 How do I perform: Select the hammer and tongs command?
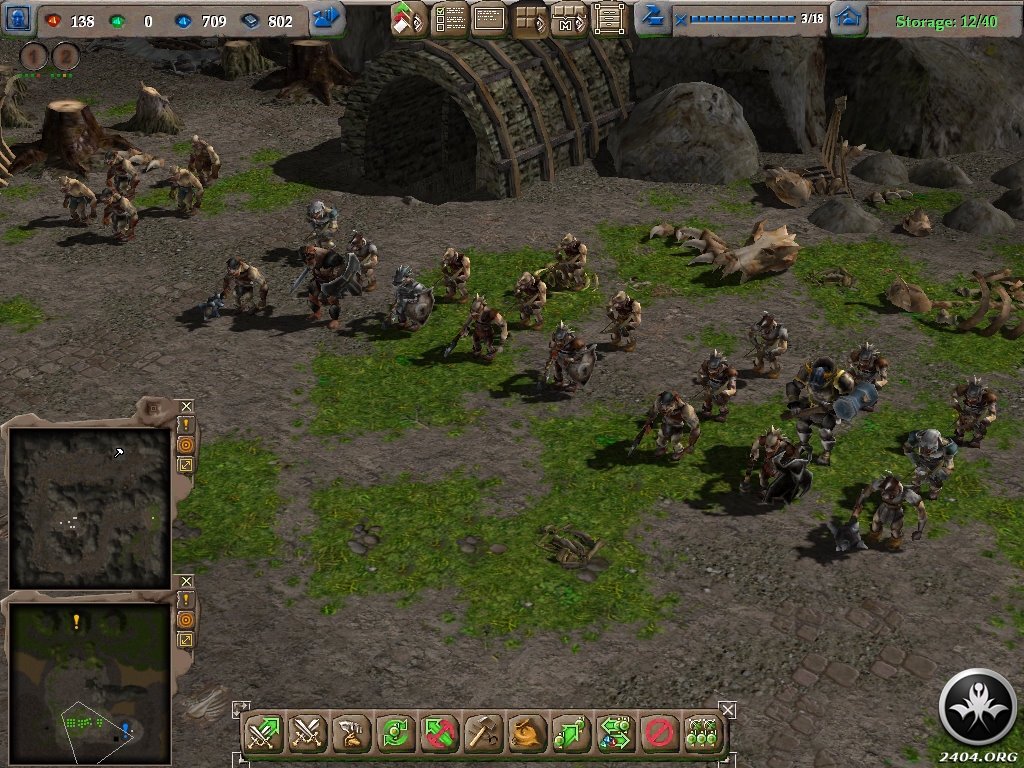click(x=484, y=734)
